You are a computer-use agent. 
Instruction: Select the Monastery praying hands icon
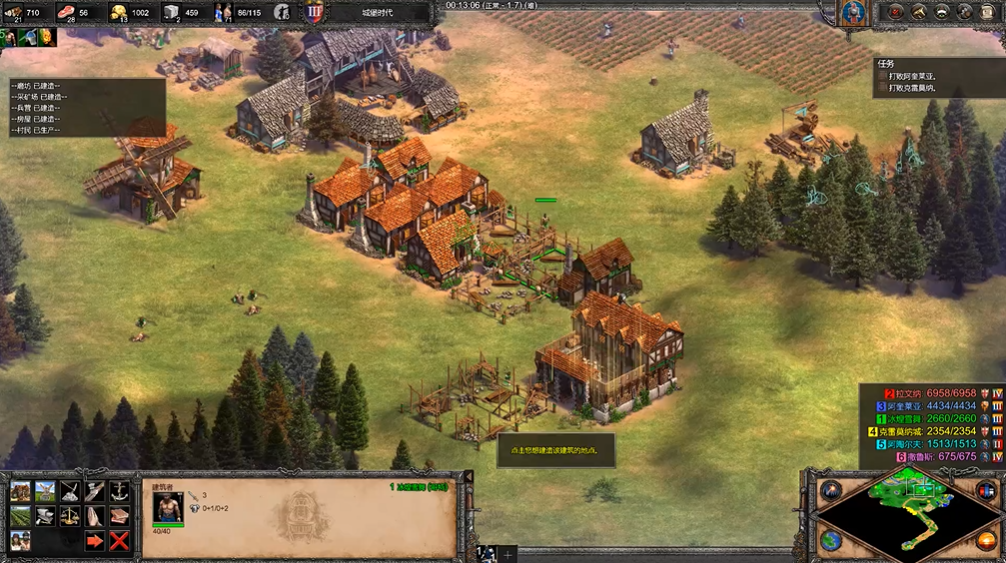(x=95, y=516)
